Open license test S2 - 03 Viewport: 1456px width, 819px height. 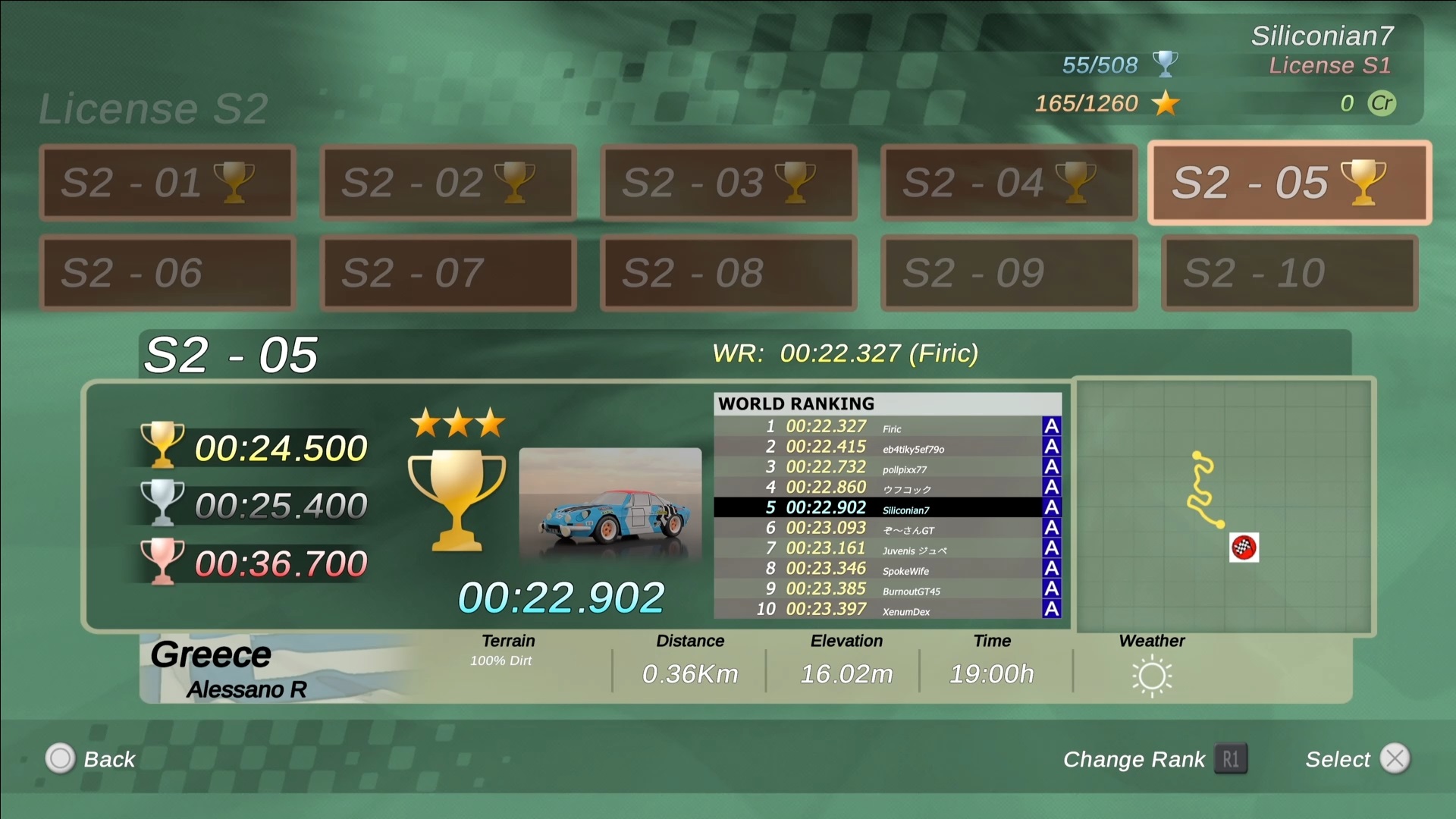(x=728, y=183)
